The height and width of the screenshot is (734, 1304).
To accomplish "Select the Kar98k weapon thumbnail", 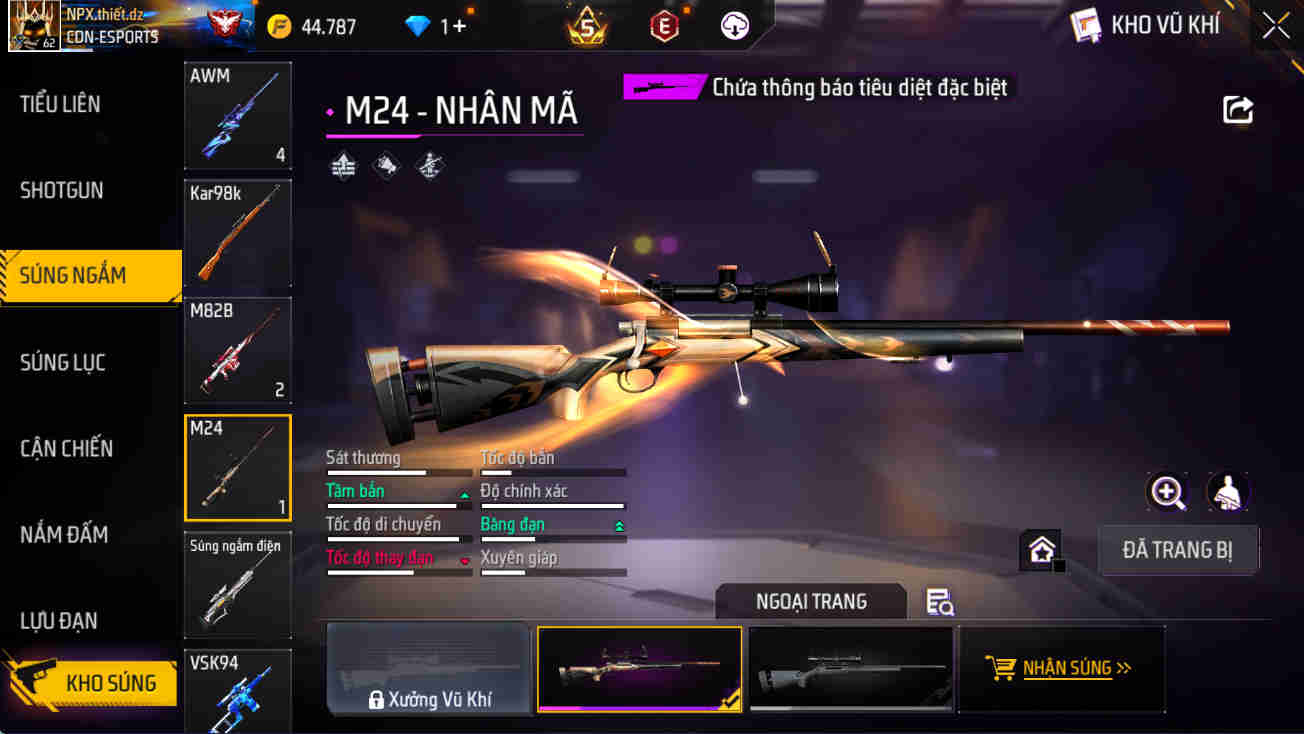I will pos(237,232).
